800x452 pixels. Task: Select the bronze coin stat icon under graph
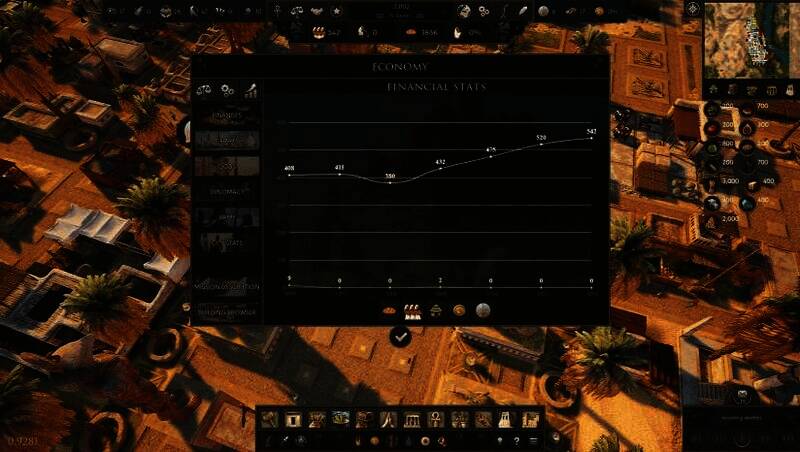pos(459,310)
